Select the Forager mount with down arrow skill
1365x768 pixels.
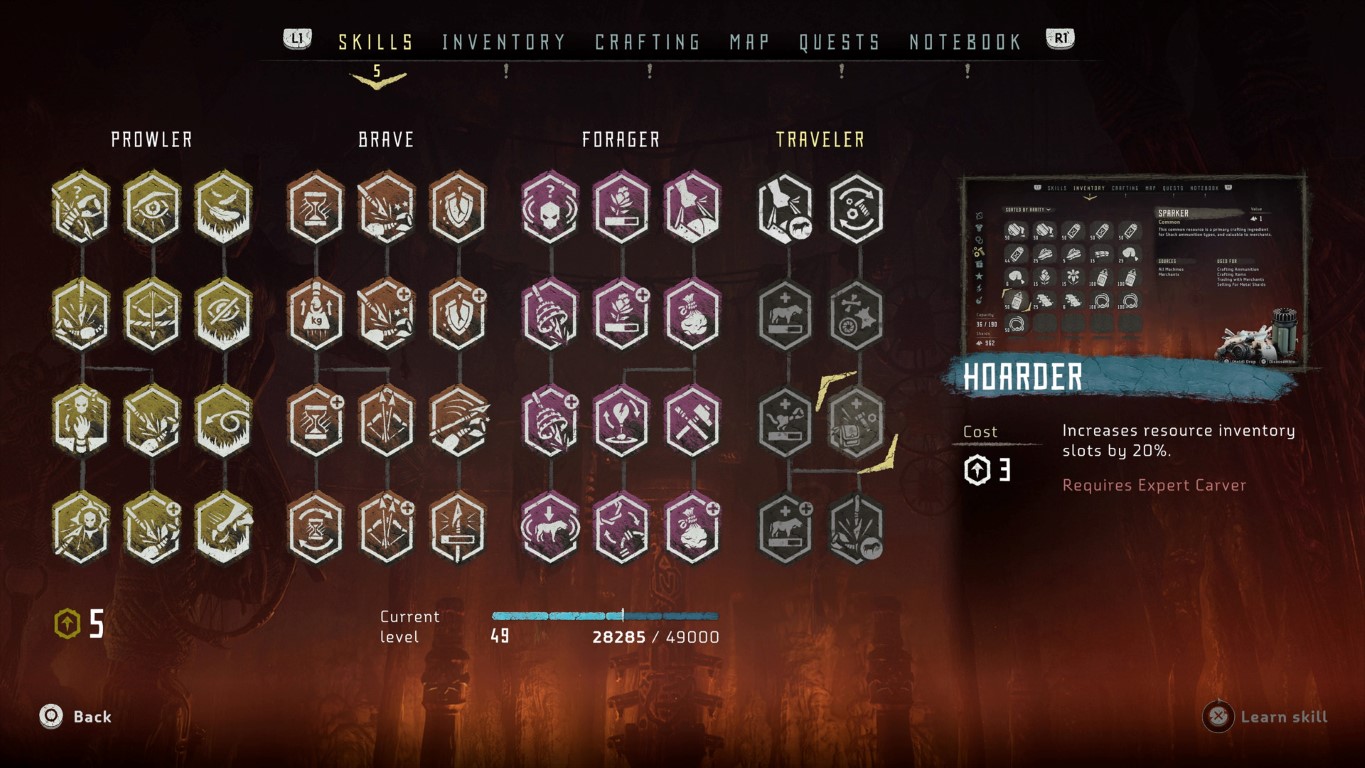point(550,526)
